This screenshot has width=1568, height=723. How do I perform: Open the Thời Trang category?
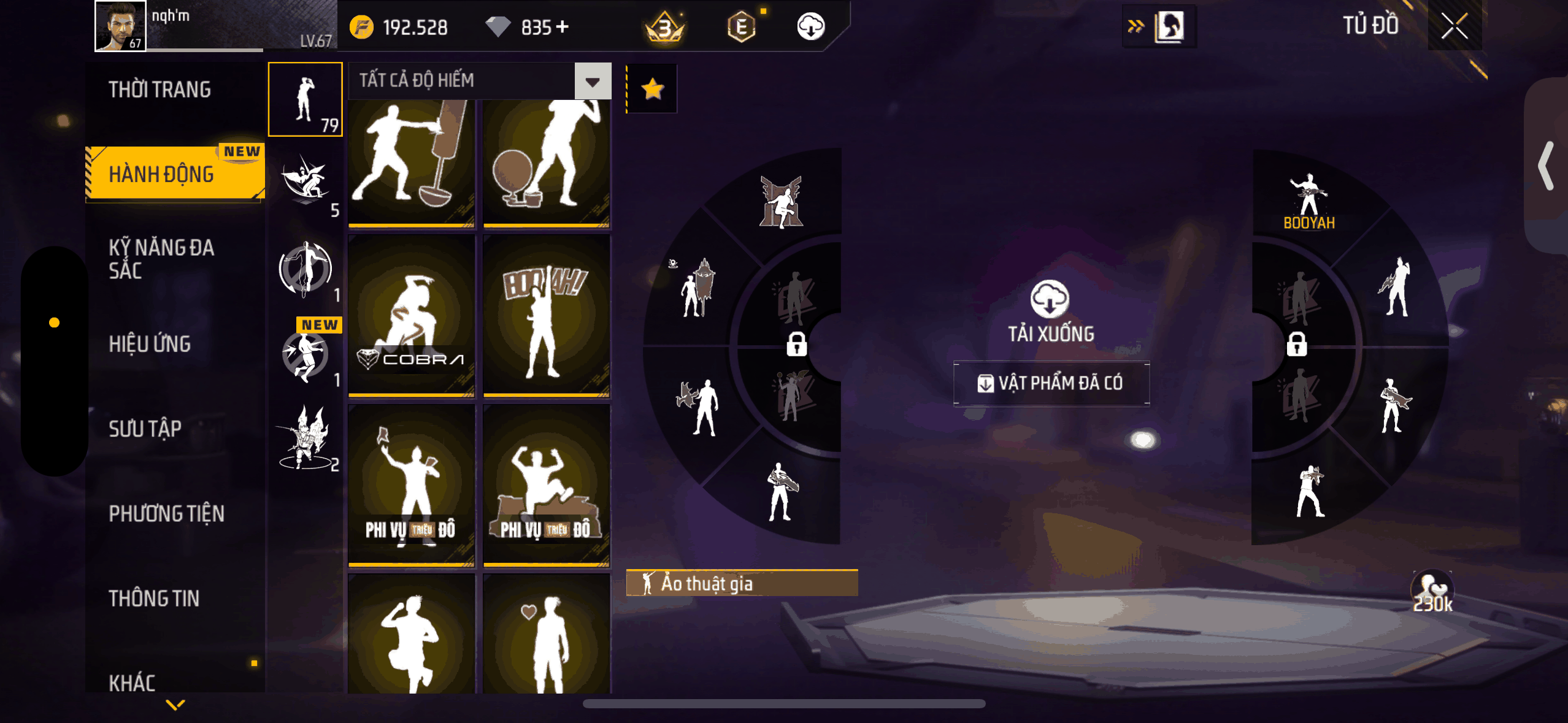tap(159, 90)
